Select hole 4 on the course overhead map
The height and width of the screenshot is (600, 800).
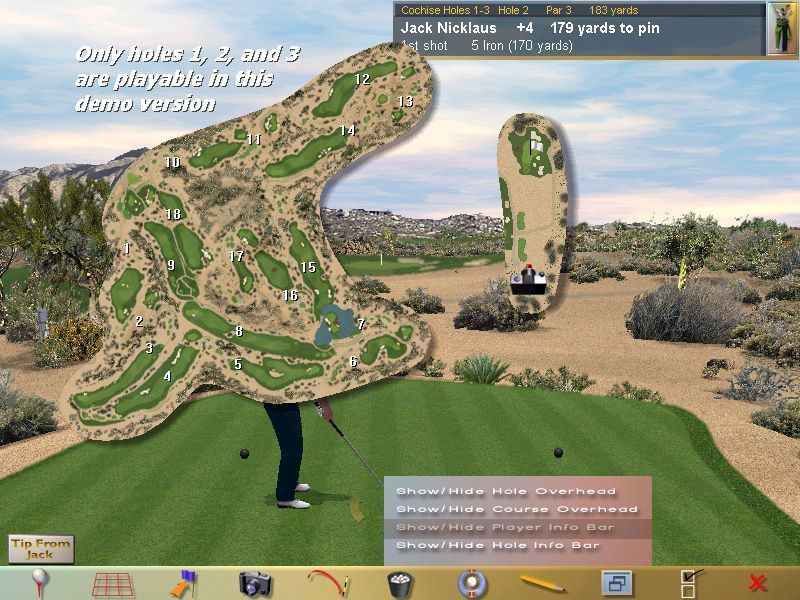[167, 377]
